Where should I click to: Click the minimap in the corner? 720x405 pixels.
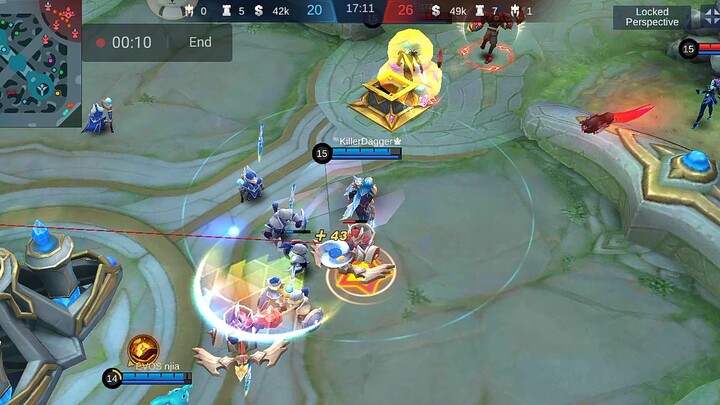coord(40,62)
